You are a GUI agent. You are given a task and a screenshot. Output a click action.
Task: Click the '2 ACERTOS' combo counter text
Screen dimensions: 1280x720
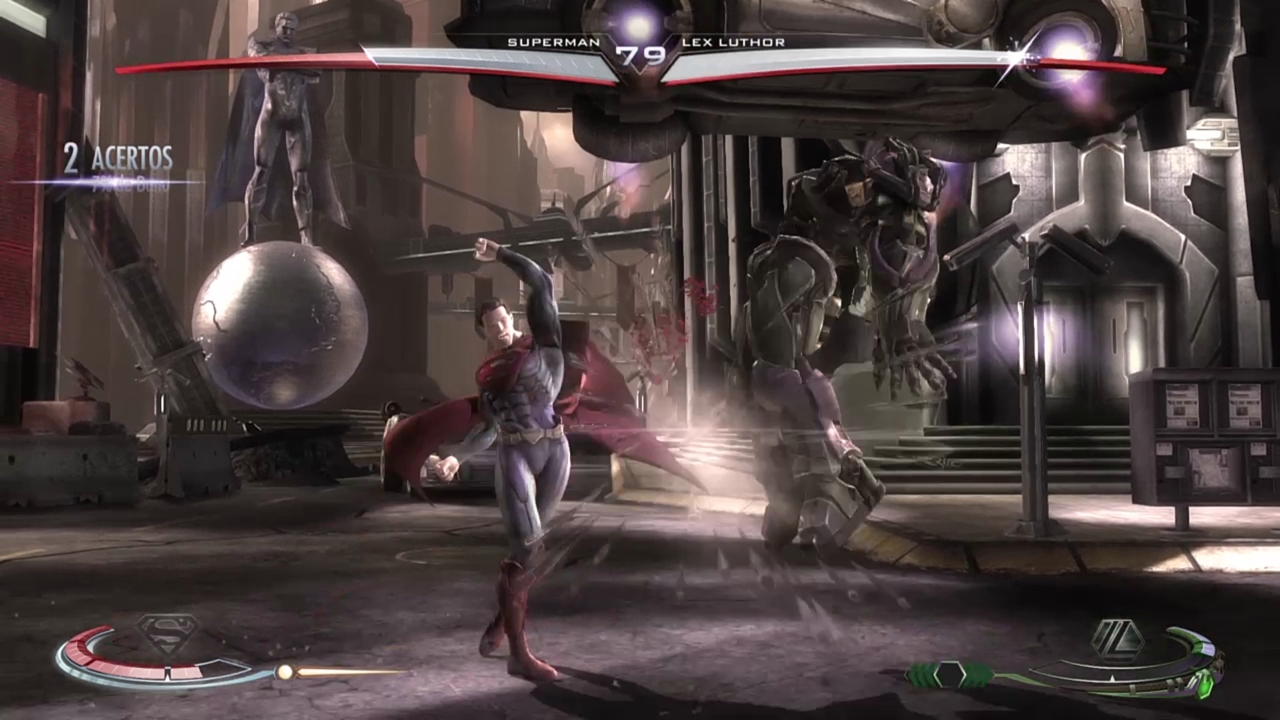118,158
